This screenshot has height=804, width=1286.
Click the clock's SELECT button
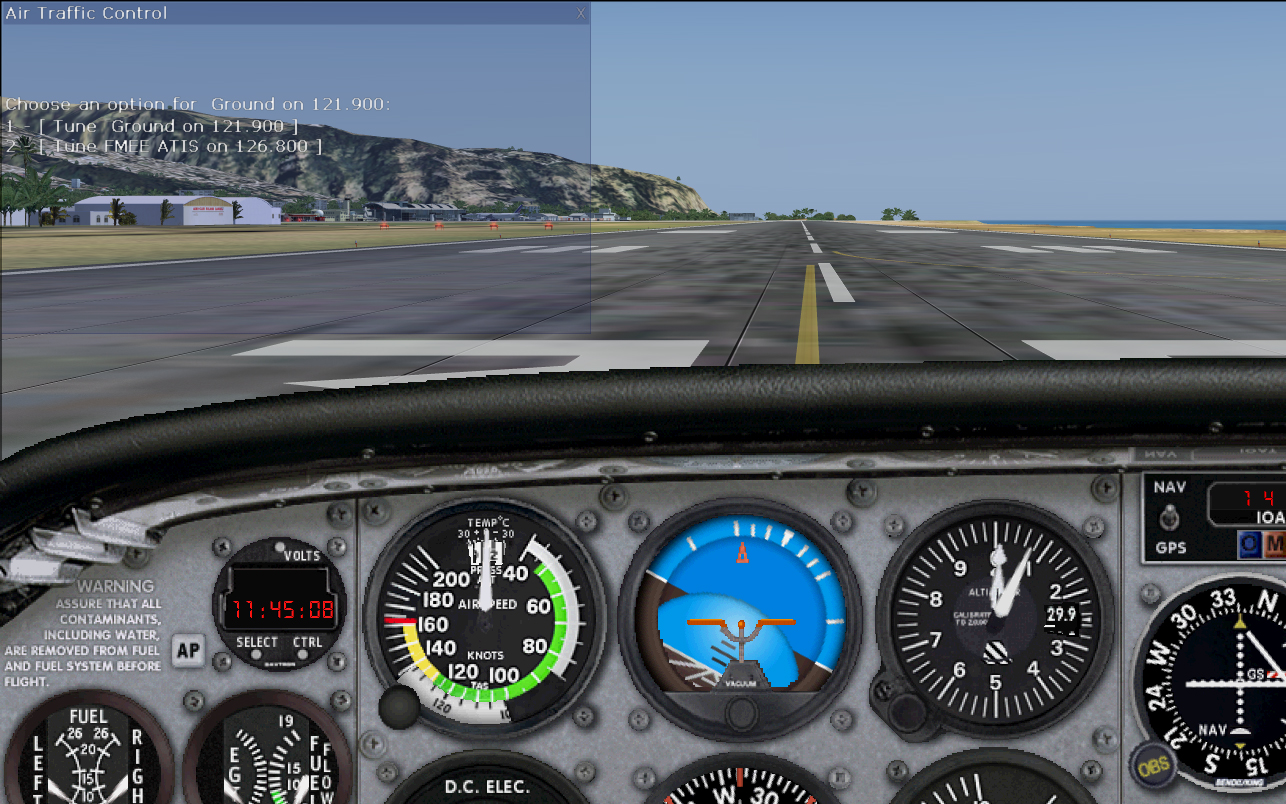(257, 642)
